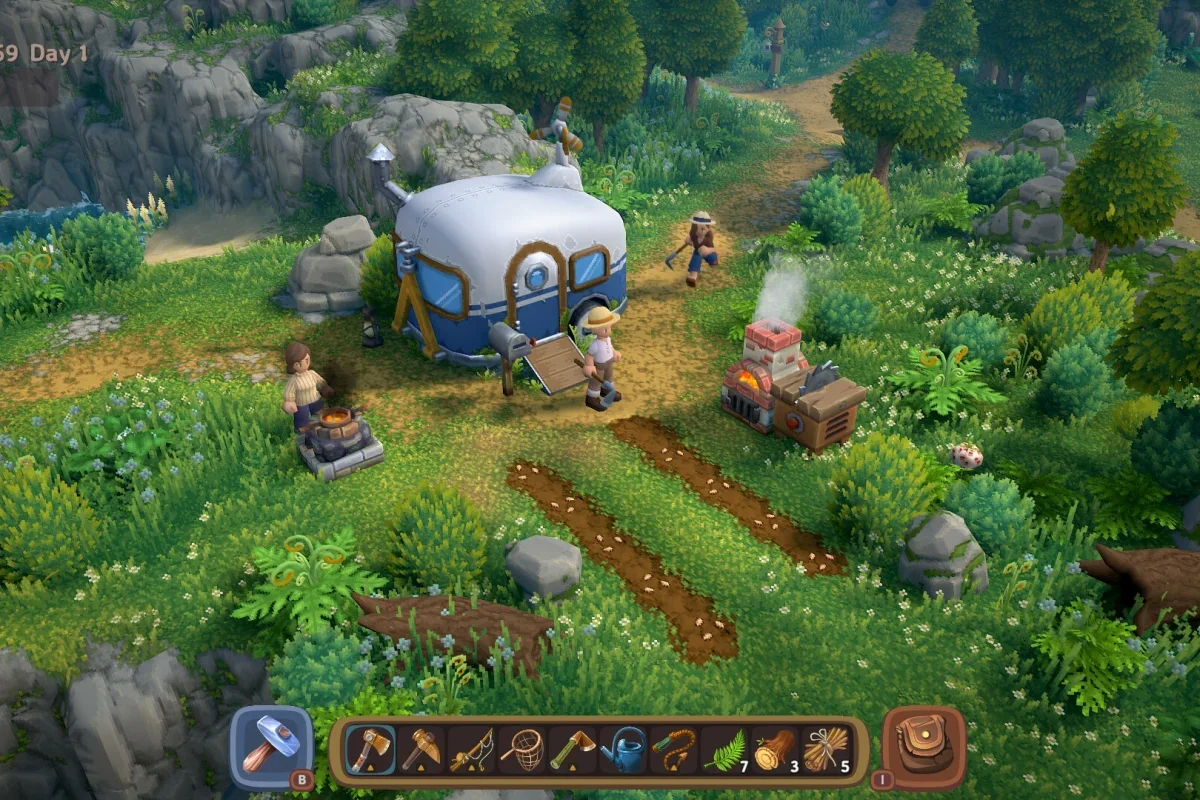Choose the fishing rod slot
This screenshot has height=800, width=1200.
tap(472, 750)
